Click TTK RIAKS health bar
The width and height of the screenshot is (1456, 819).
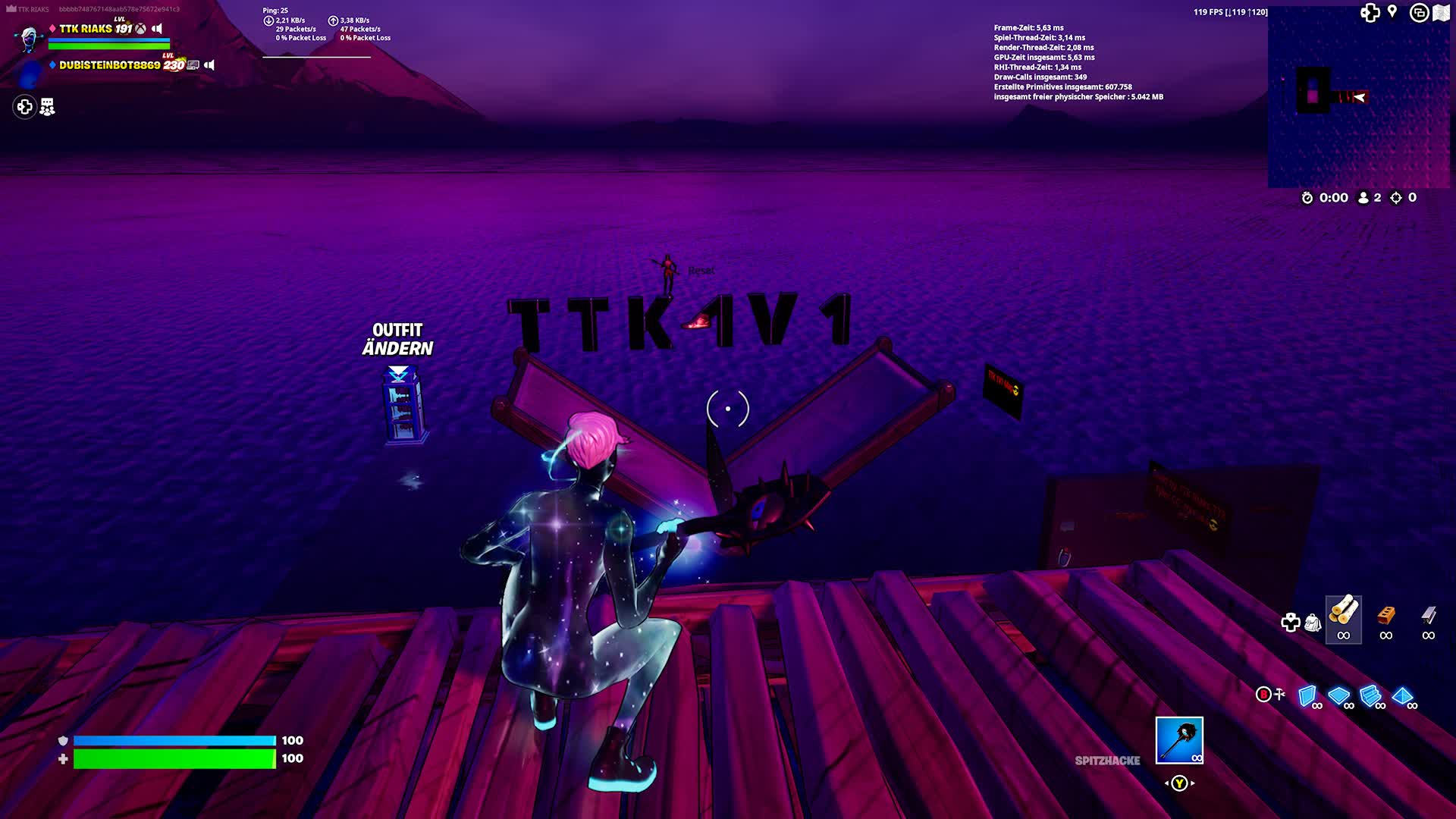[107, 44]
